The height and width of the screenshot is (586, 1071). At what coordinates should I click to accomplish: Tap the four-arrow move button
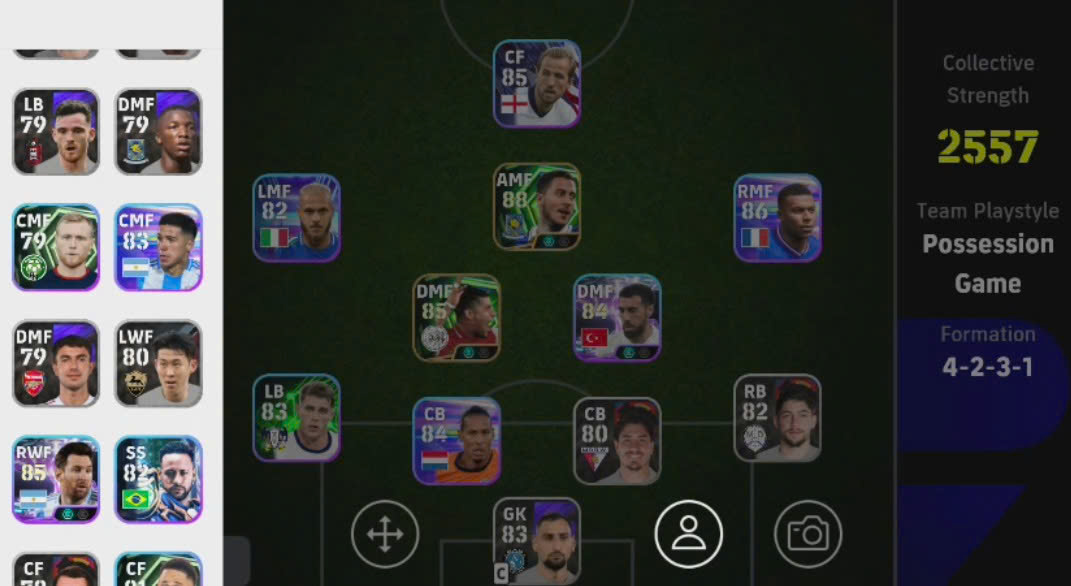click(x=385, y=534)
